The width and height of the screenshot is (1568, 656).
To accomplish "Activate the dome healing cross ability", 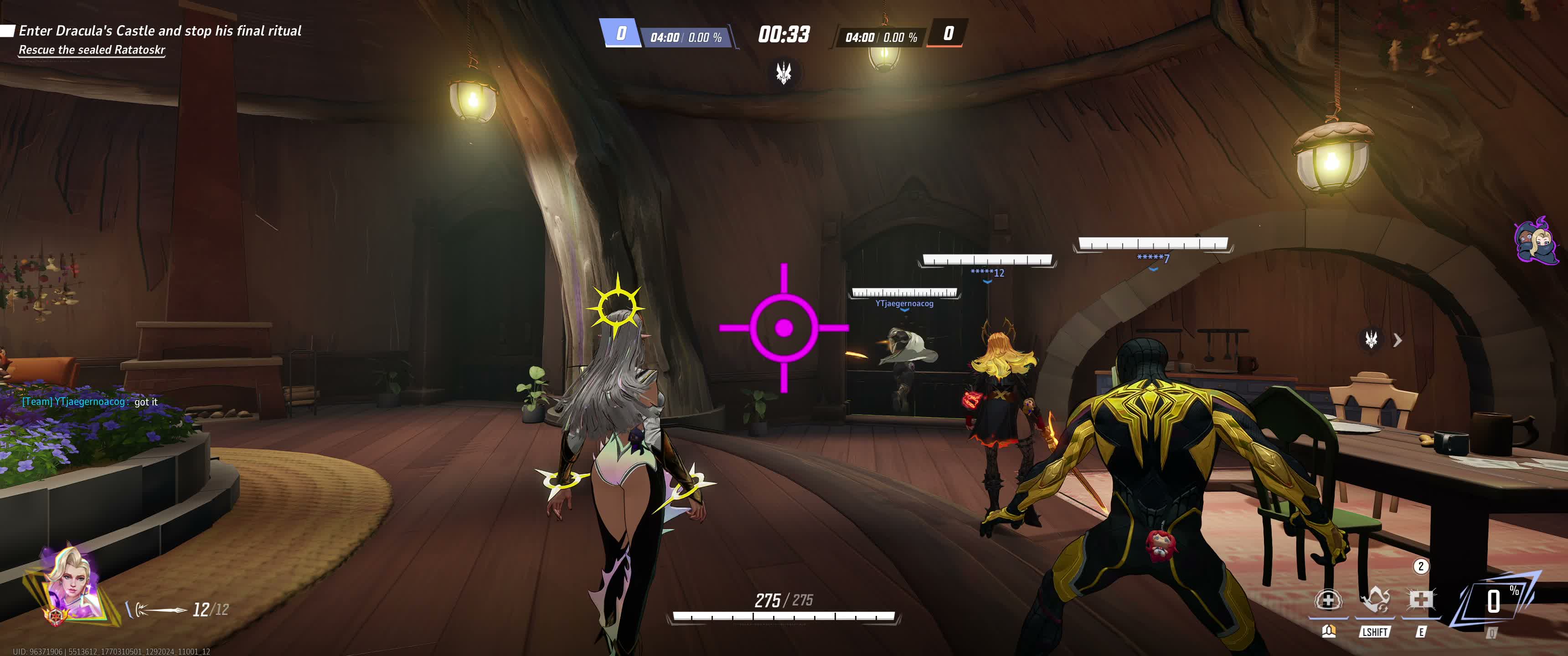I will [1328, 600].
